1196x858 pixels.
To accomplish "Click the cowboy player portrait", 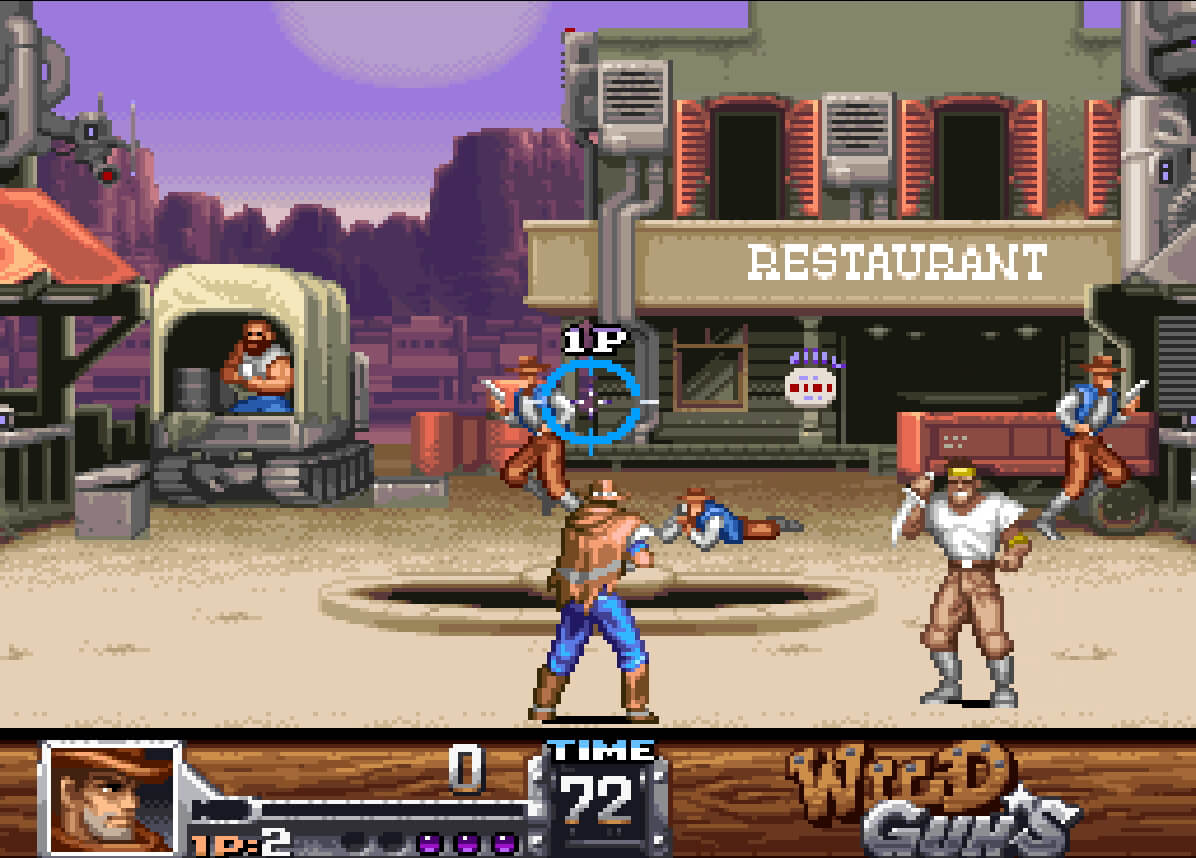I will click(110, 796).
